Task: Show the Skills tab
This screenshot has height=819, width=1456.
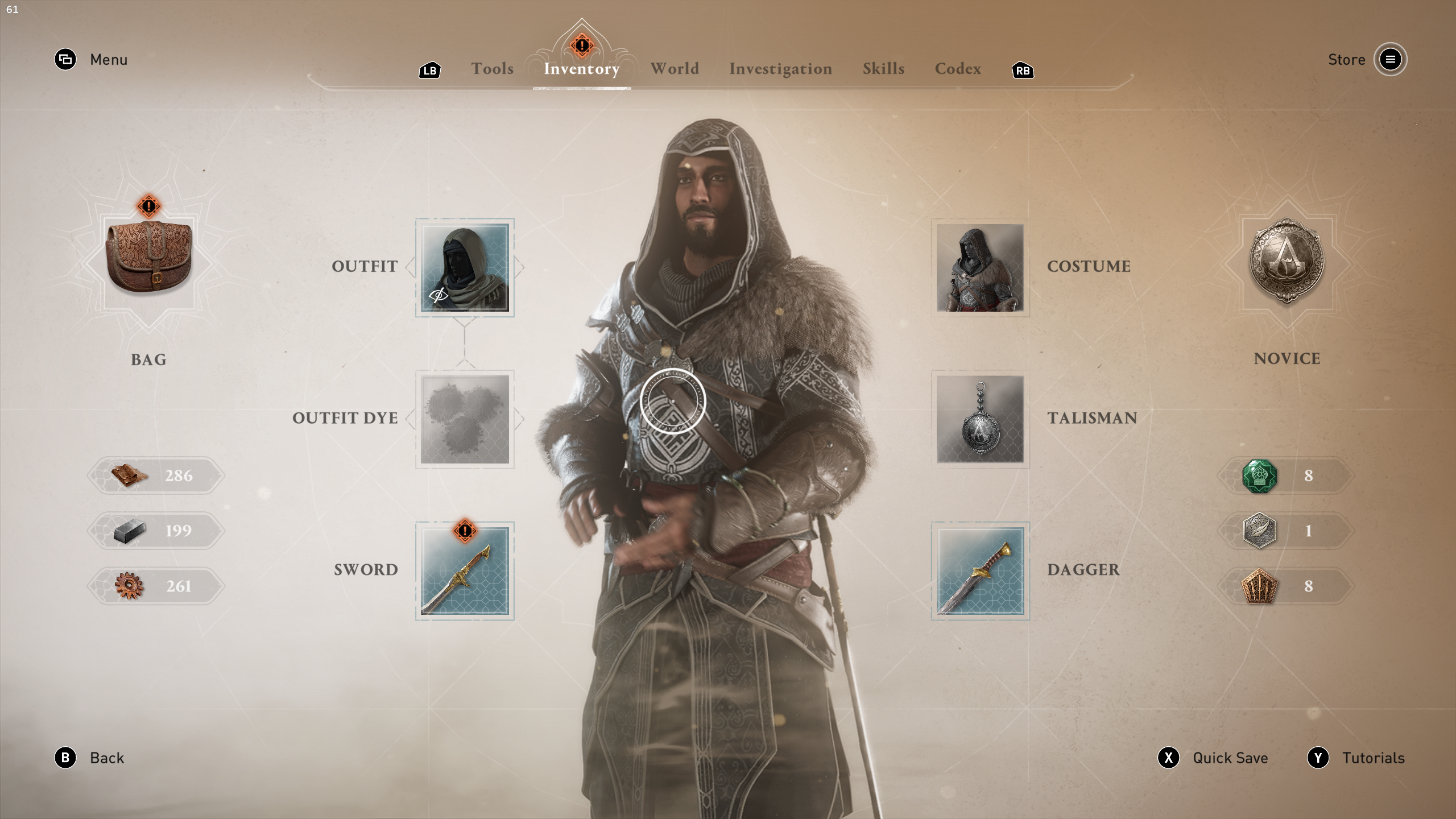Action: 883,69
